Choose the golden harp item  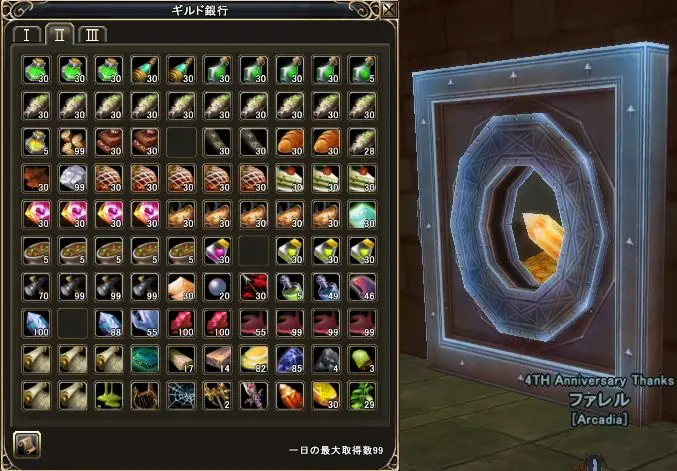pyautogui.click(x=148, y=396)
